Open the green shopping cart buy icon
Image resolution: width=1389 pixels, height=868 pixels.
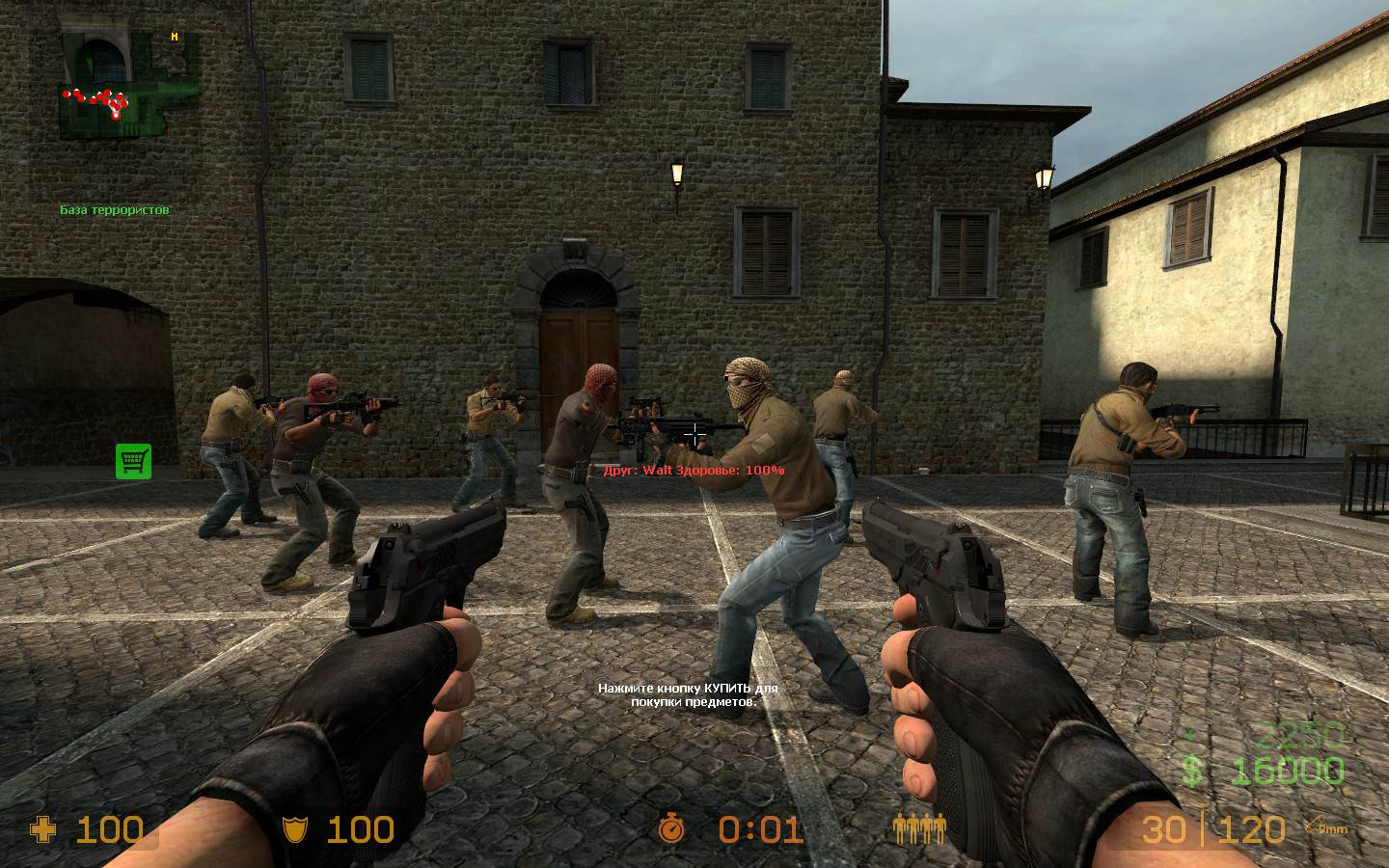134,461
